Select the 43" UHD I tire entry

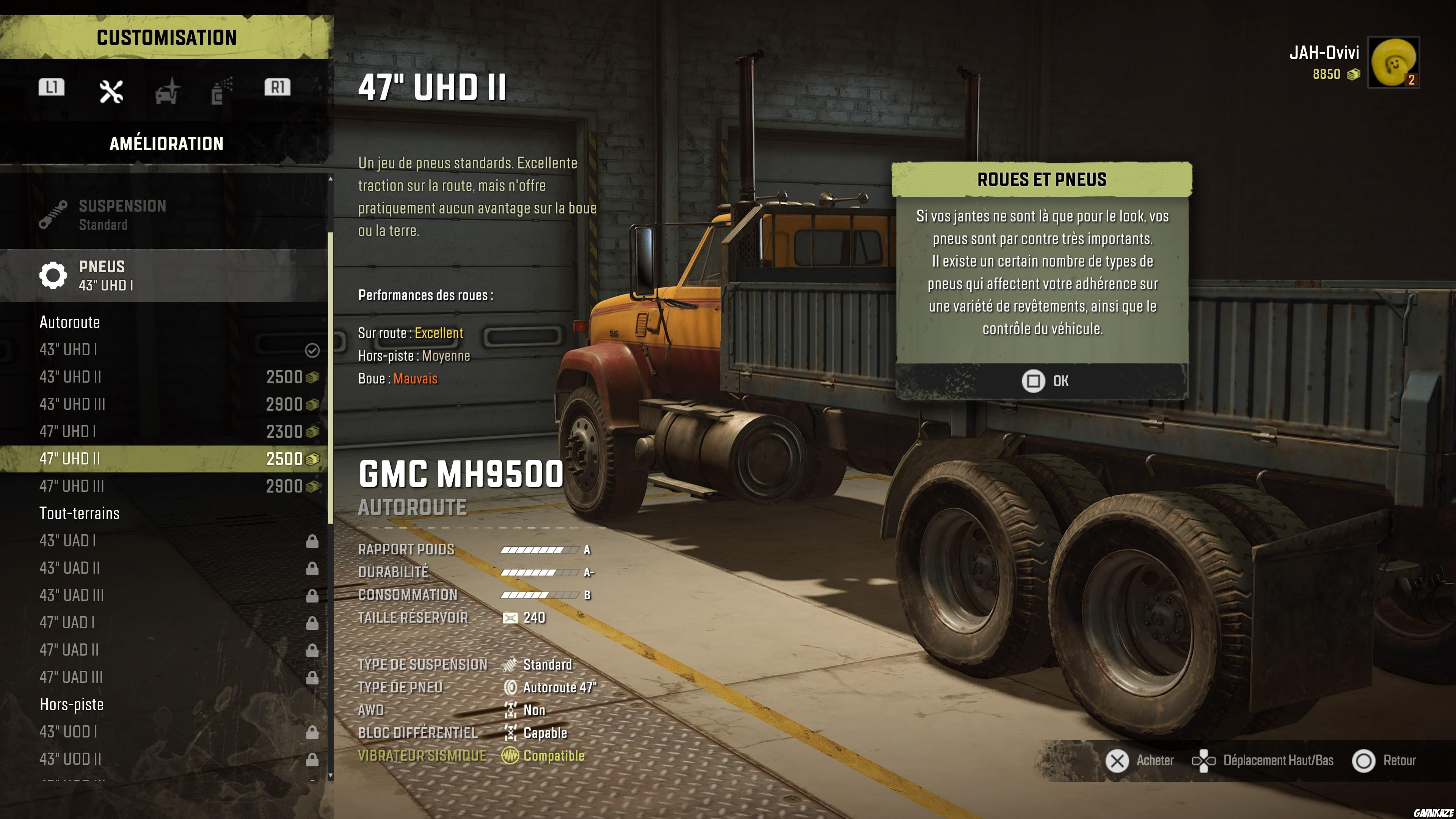(x=164, y=350)
